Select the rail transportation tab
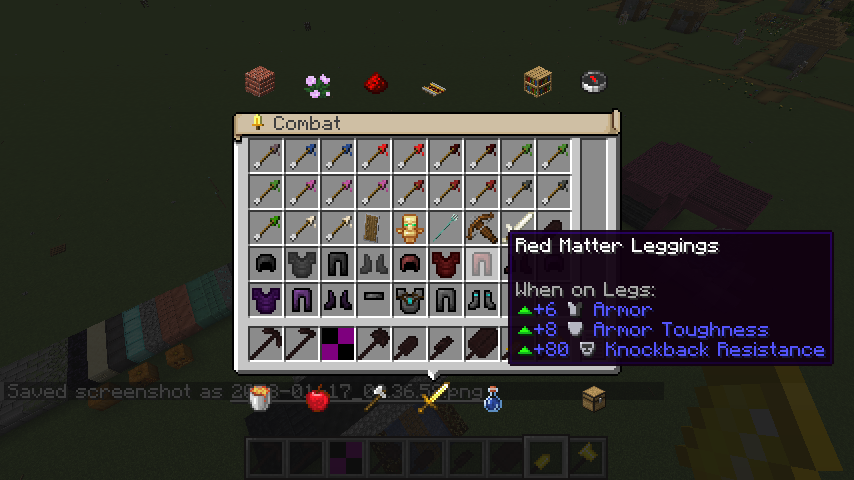Image resolution: width=854 pixels, height=480 pixels. pyautogui.click(x=433, y=88)
